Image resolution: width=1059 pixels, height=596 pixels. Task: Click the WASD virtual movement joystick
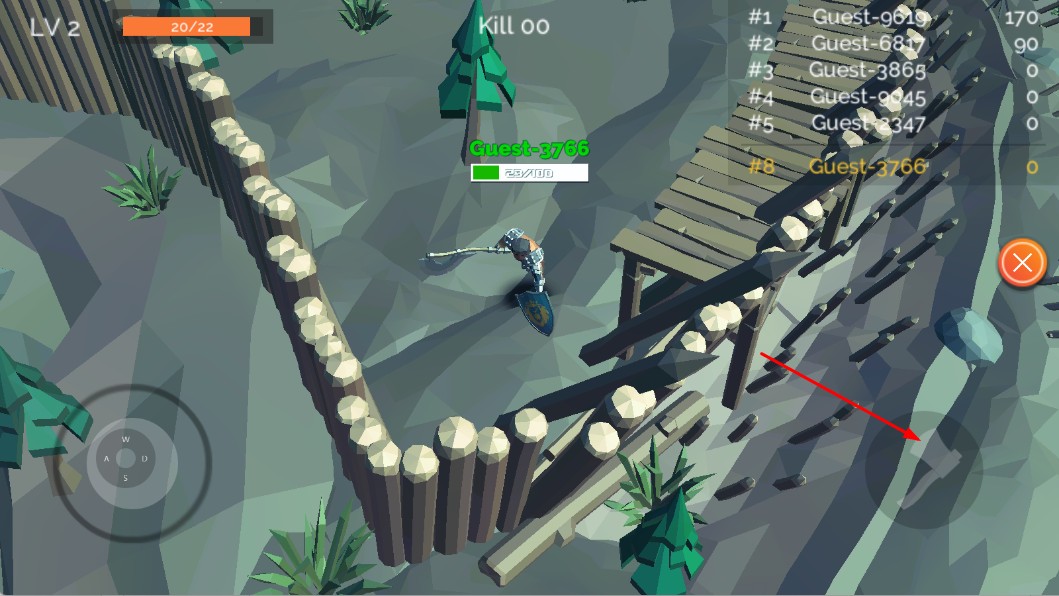[x=125, y=459]
